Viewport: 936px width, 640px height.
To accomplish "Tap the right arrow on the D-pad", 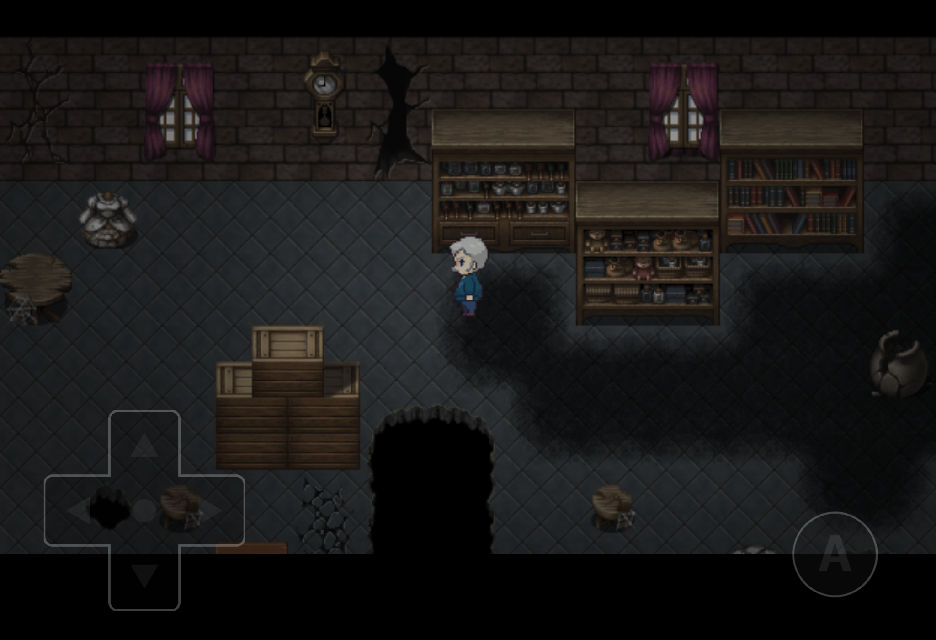I will 210,511.
